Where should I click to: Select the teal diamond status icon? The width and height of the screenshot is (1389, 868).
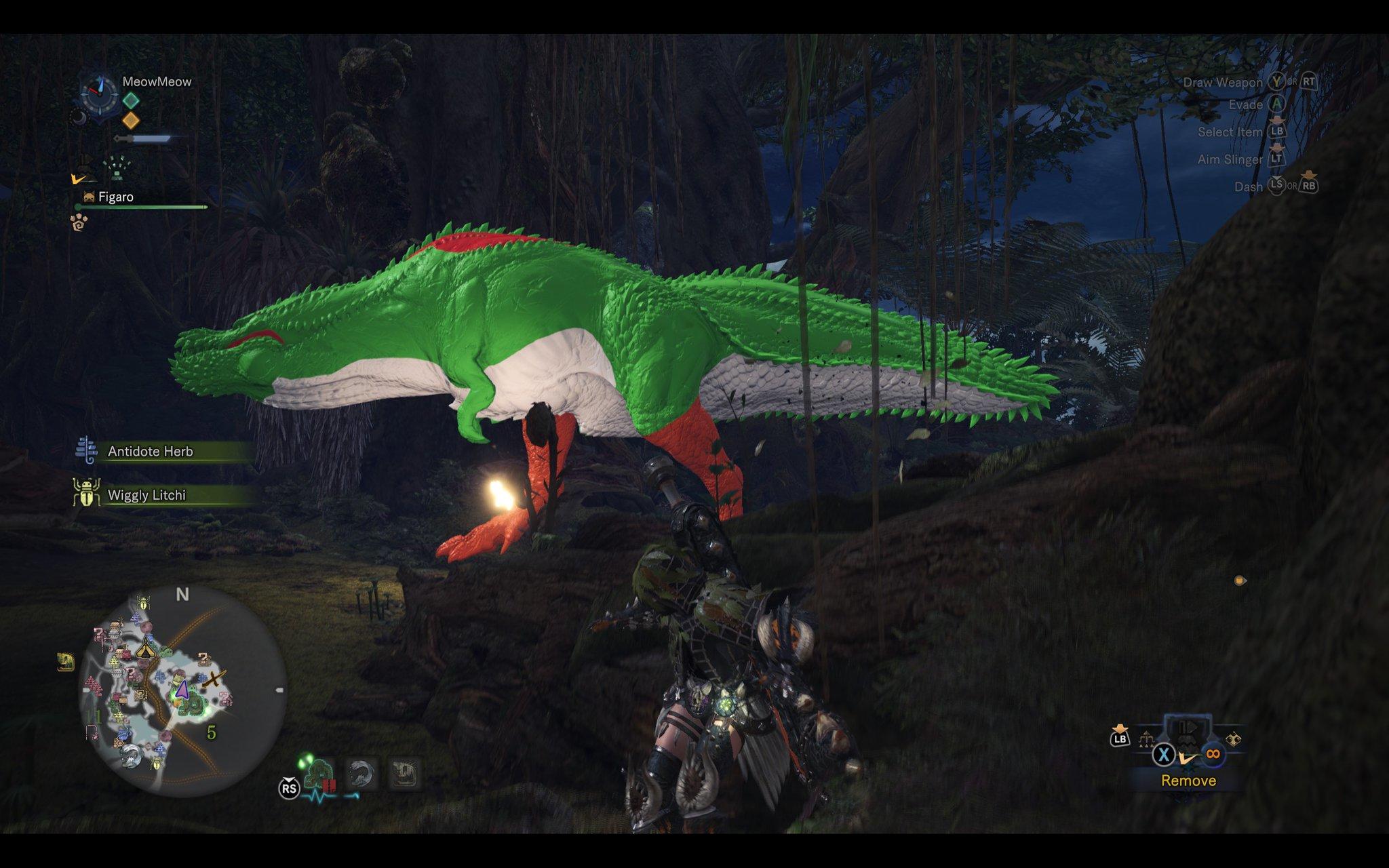(x=131, y=100)
